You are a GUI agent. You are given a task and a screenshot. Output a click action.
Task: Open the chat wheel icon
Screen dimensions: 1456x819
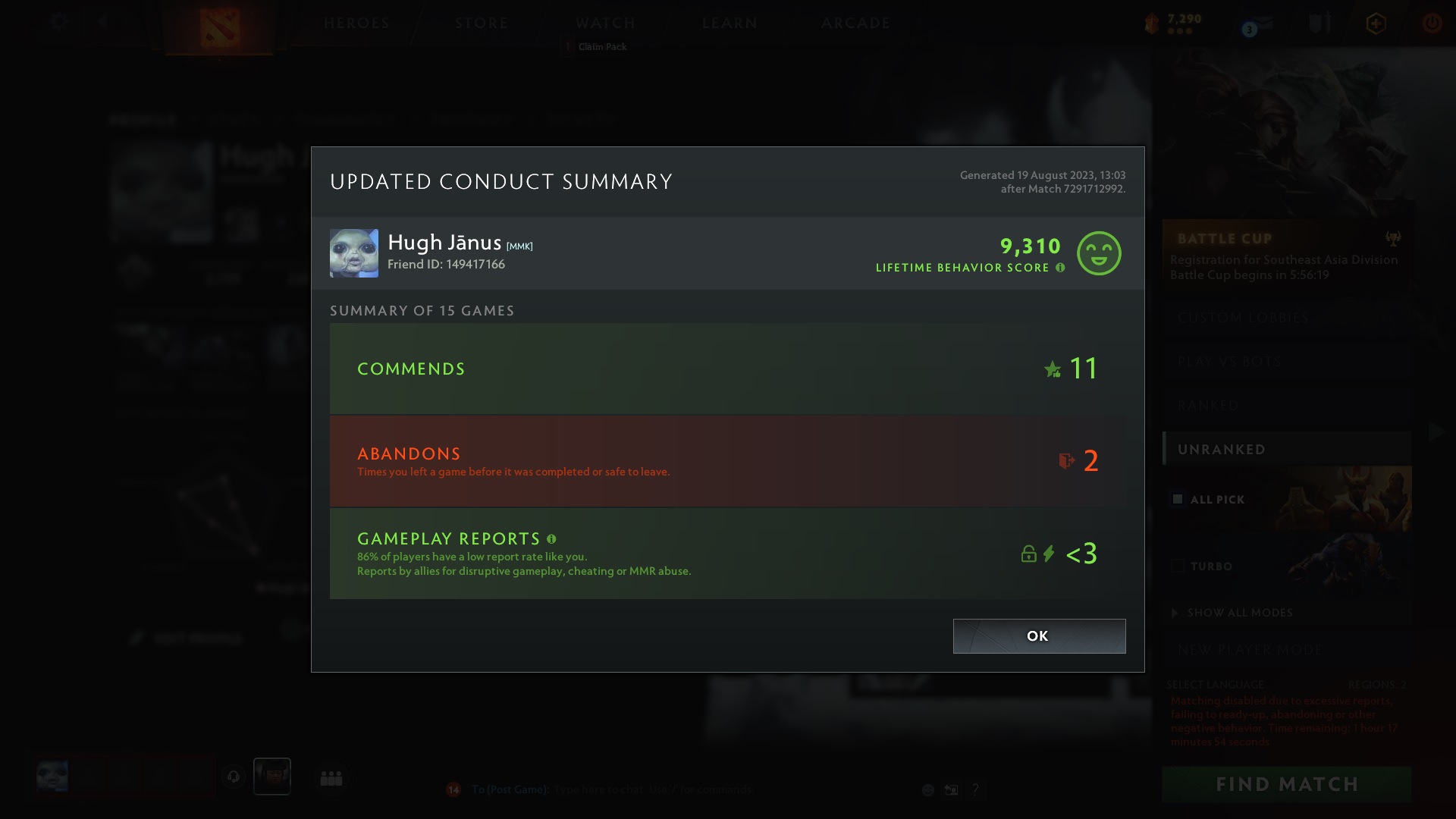[x=950, y=789]
